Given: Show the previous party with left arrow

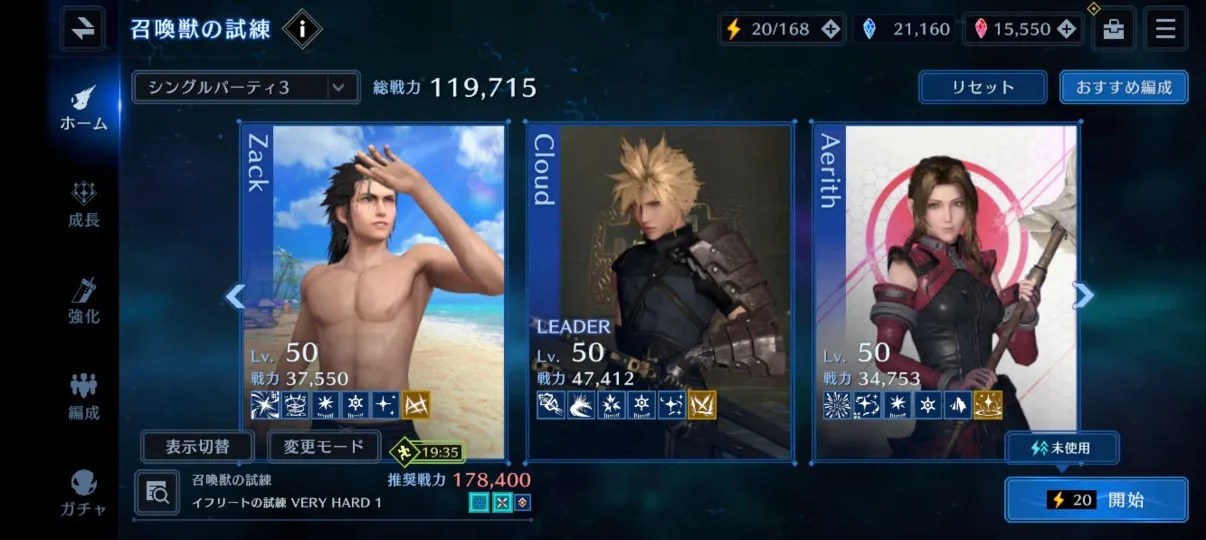Looking at the screenshot, I should 235,296.
